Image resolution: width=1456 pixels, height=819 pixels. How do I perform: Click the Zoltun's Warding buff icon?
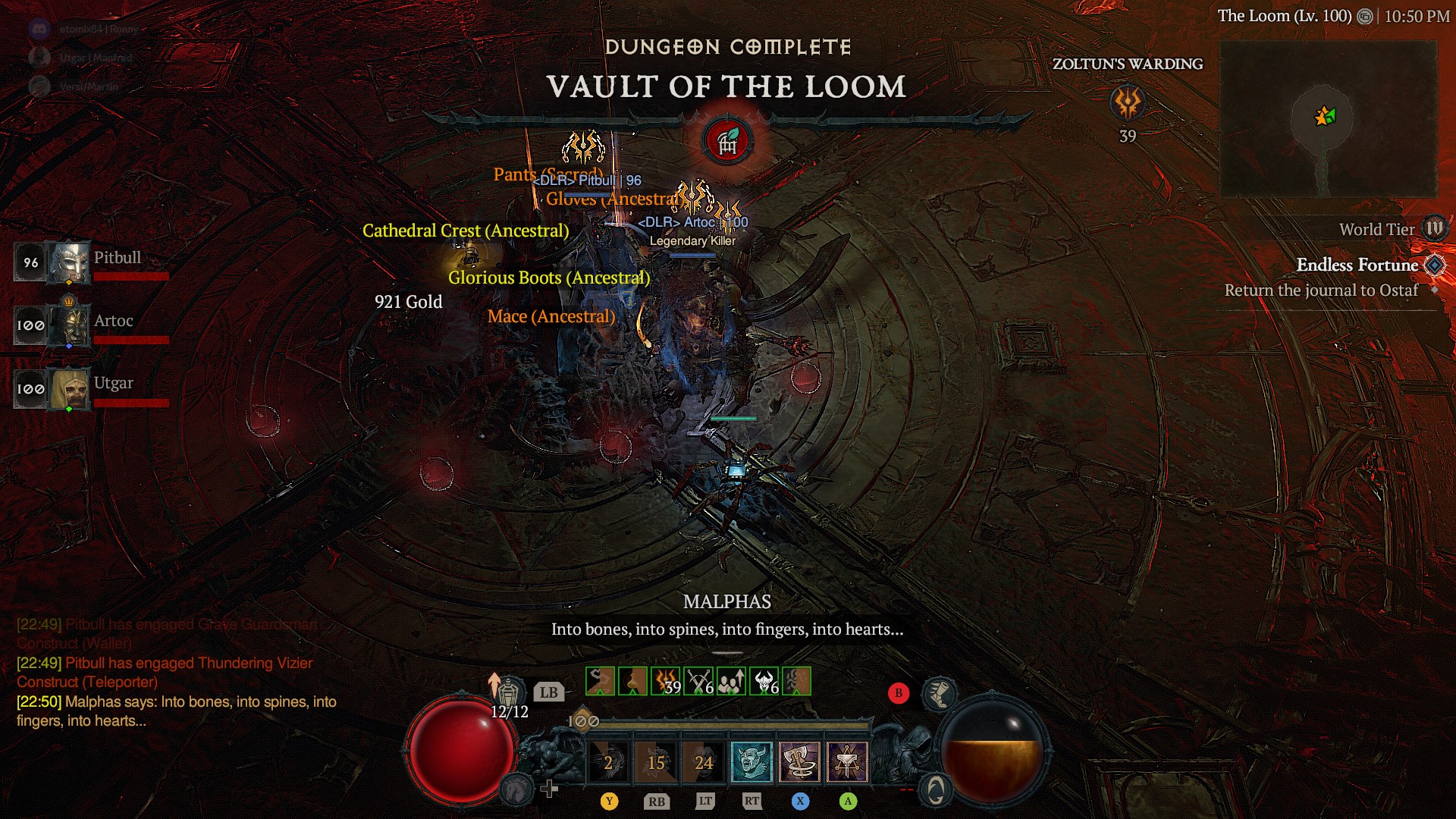point(1128,102)
